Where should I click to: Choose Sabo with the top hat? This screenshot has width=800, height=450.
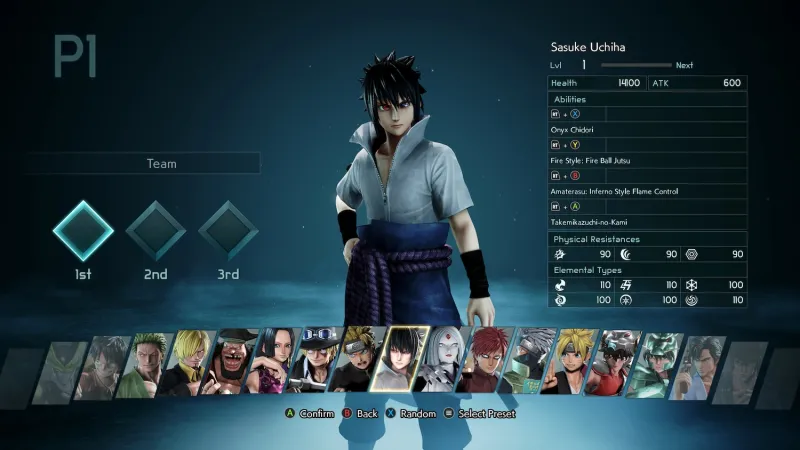[x=317, y=362]
